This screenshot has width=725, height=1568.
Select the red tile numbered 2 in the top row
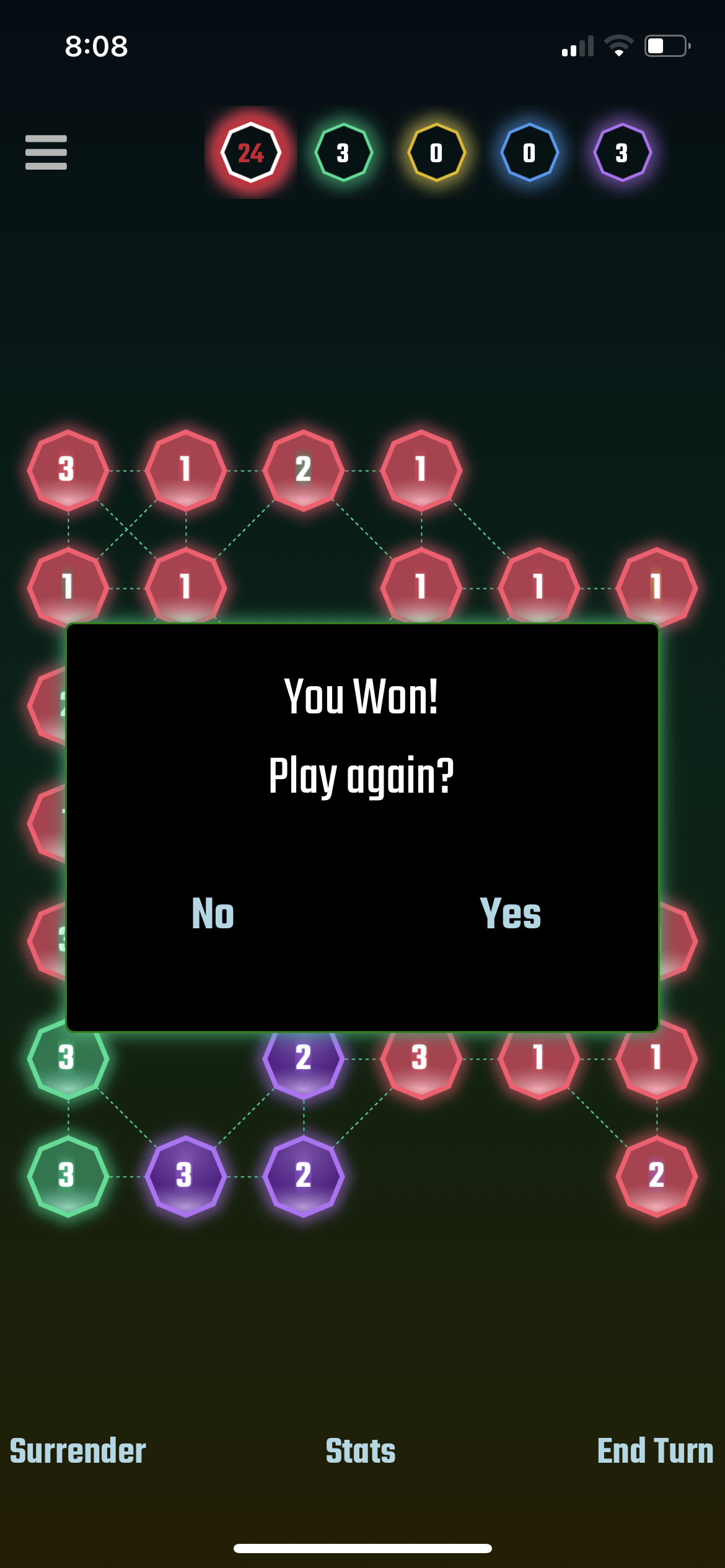(303, 470)
